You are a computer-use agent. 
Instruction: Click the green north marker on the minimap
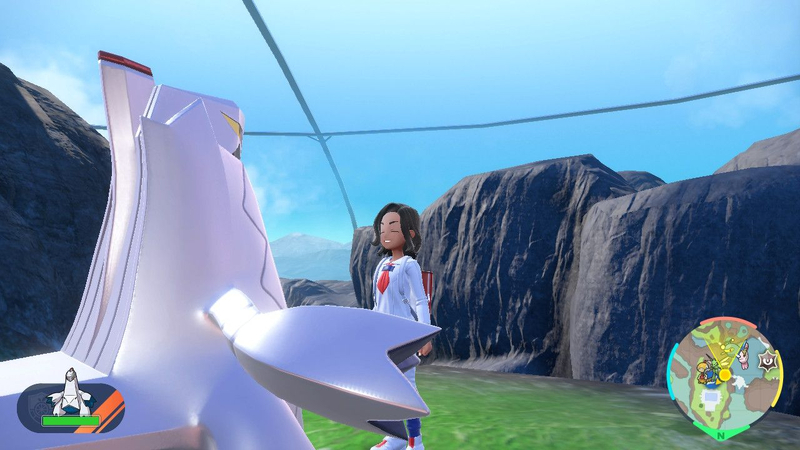point(721,433)
